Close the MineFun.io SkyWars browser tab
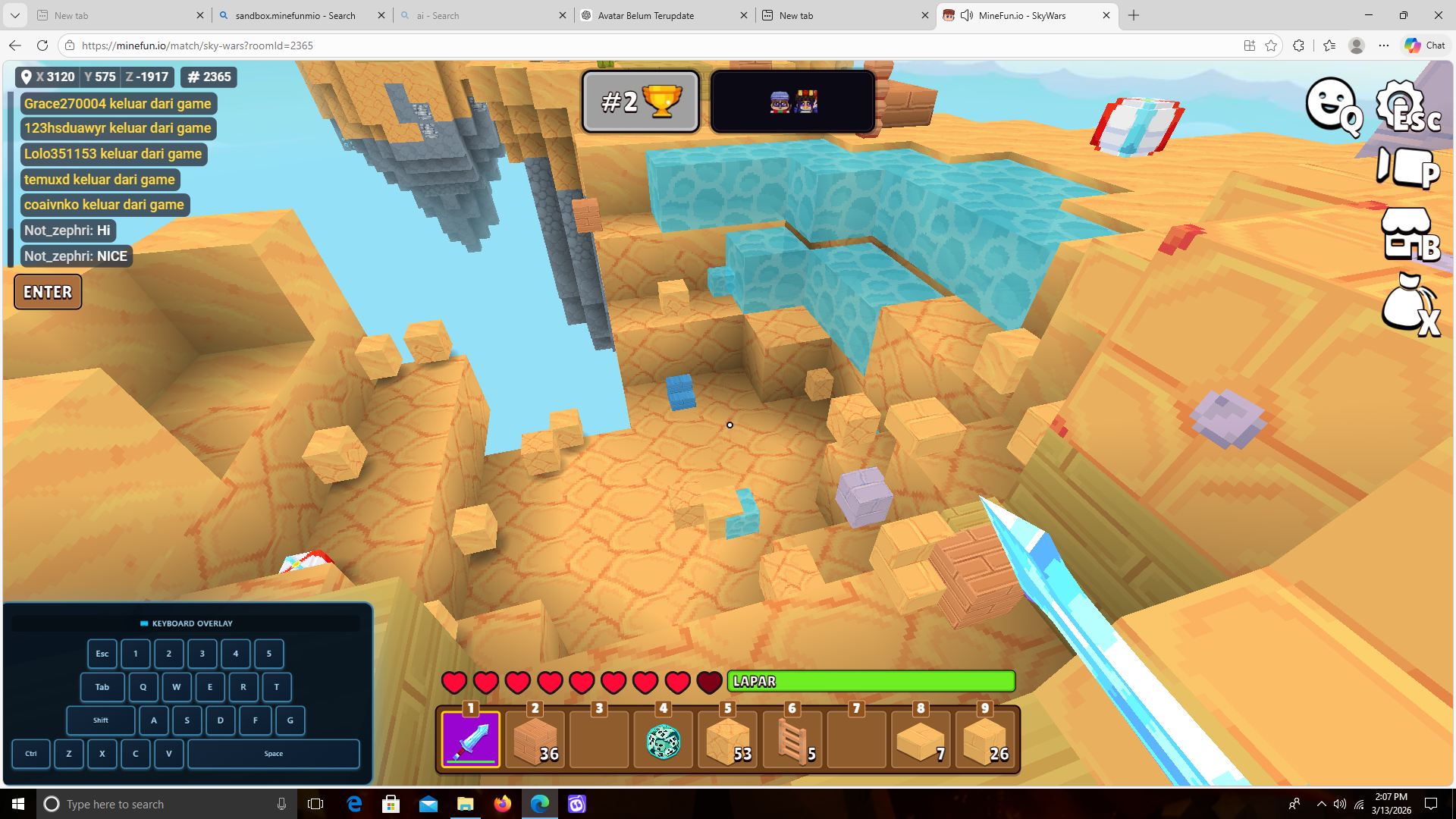The image size is (1456, 819). click(1106, 15)
